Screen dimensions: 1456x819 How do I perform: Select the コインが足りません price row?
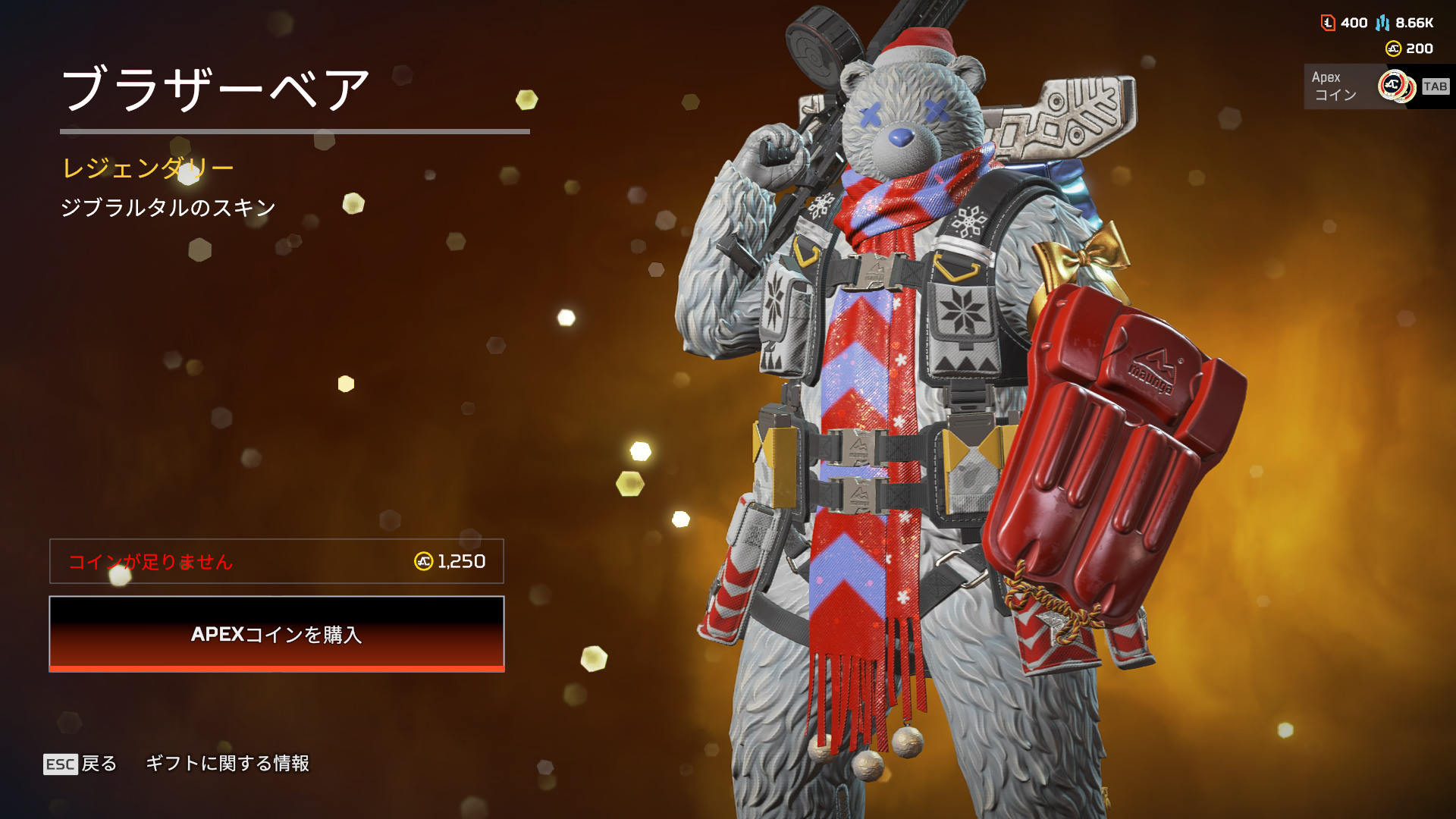[277, 561]
